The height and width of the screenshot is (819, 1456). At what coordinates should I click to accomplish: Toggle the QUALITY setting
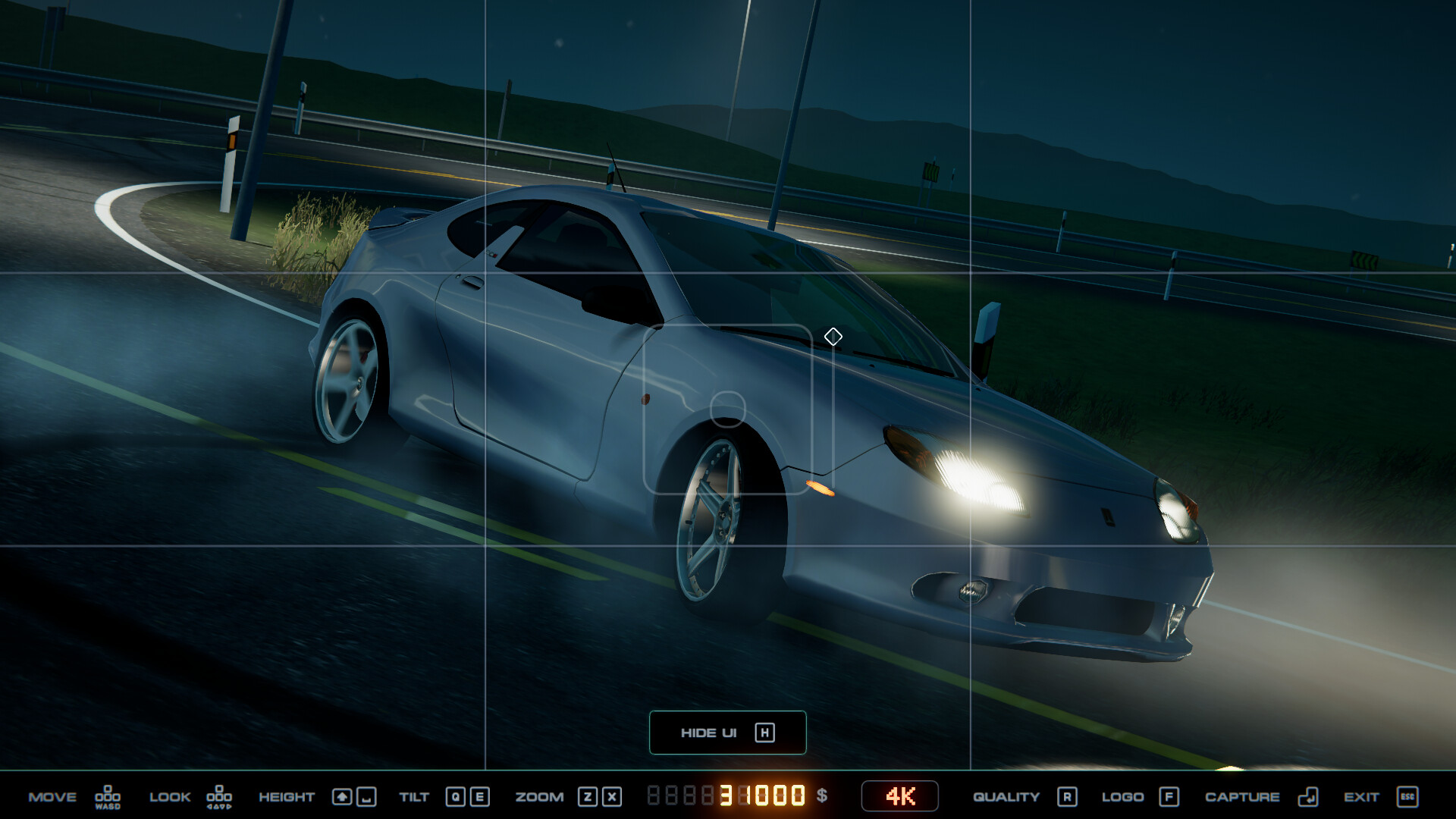(x=1006, y=796)
